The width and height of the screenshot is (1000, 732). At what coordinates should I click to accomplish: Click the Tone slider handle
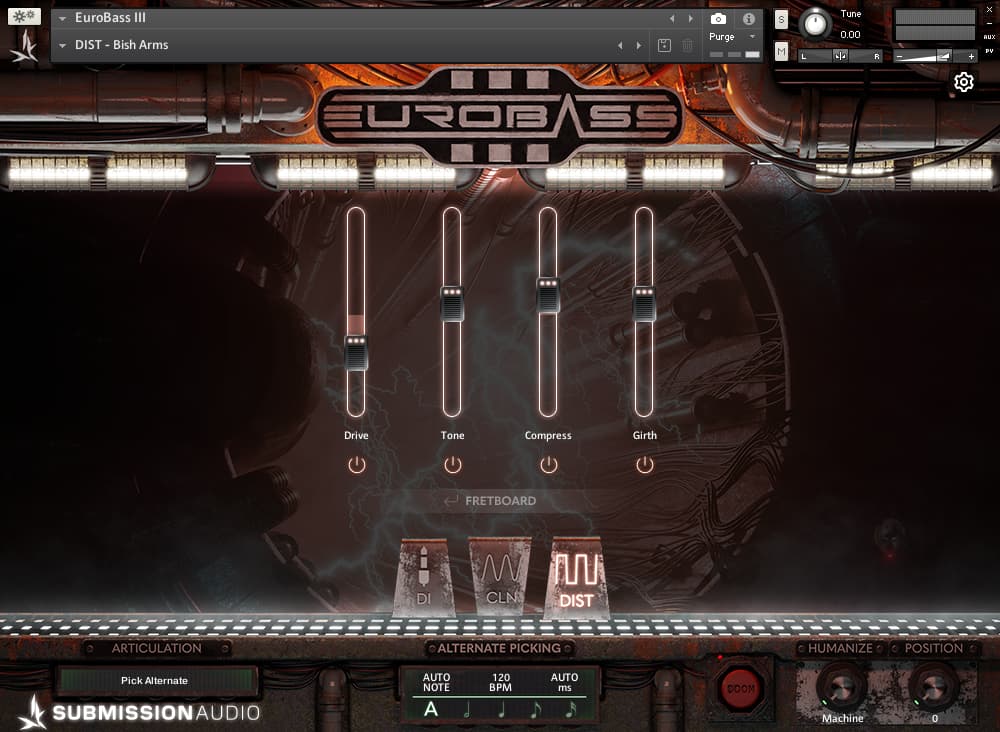(x=452, y=303)
